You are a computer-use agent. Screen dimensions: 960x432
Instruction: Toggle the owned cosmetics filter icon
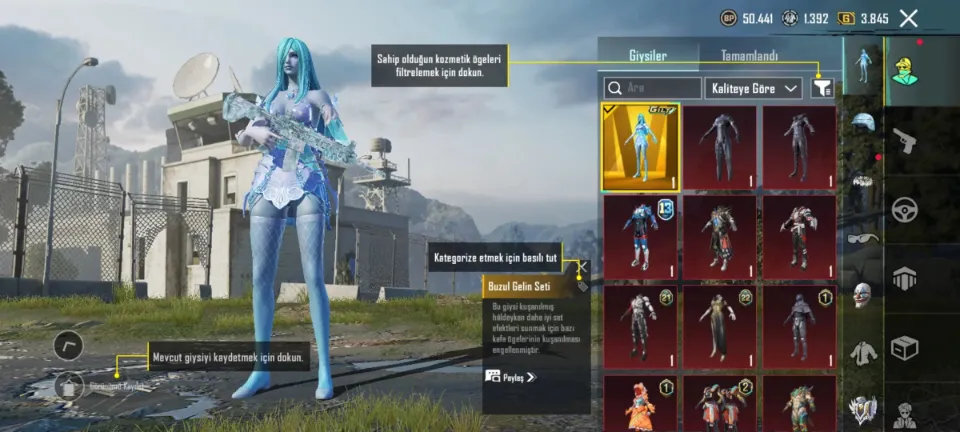click(x=823, y=88)
